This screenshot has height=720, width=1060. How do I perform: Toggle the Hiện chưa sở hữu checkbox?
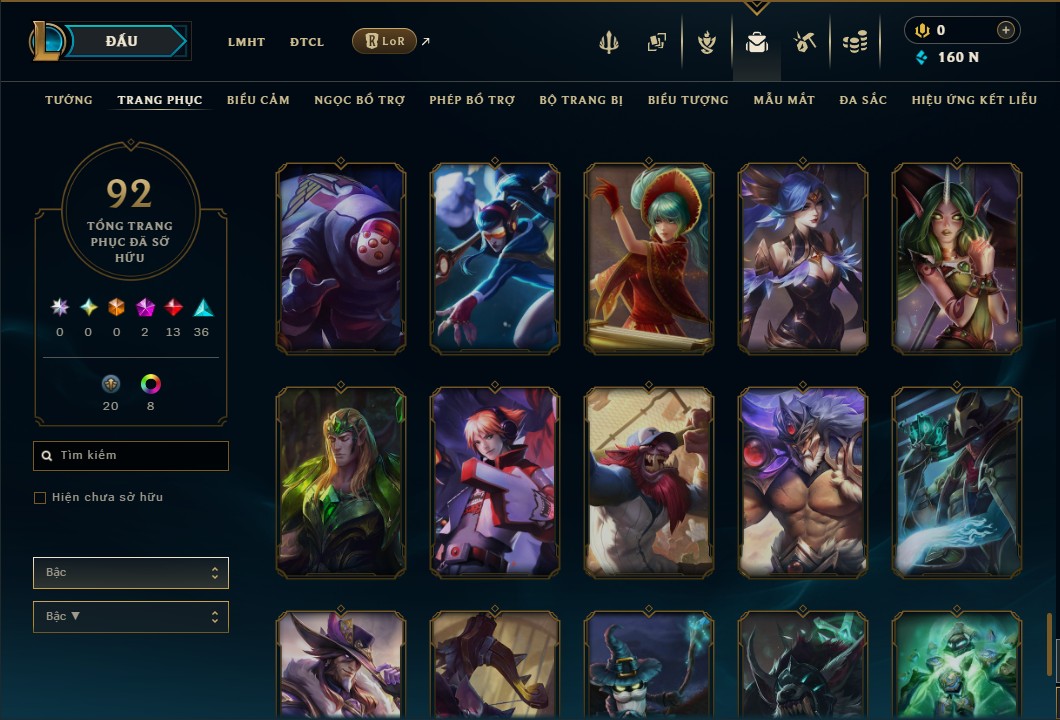coord(40,498)
